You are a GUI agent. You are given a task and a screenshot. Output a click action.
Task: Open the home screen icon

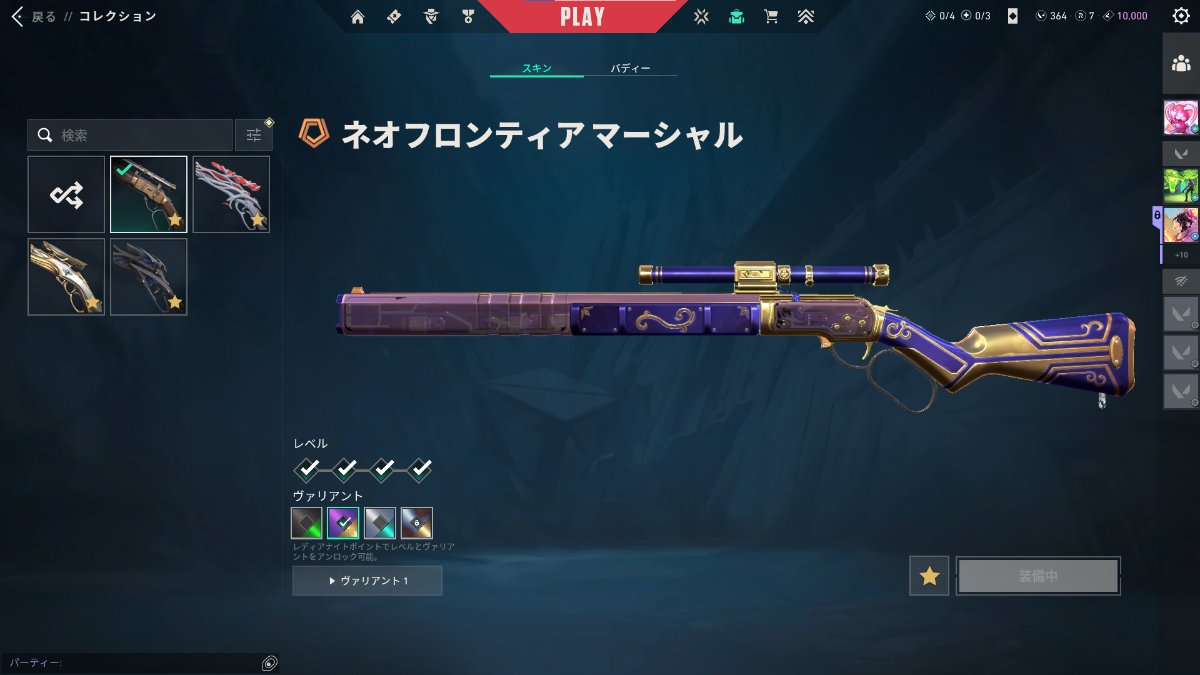[x=358, y=16]
